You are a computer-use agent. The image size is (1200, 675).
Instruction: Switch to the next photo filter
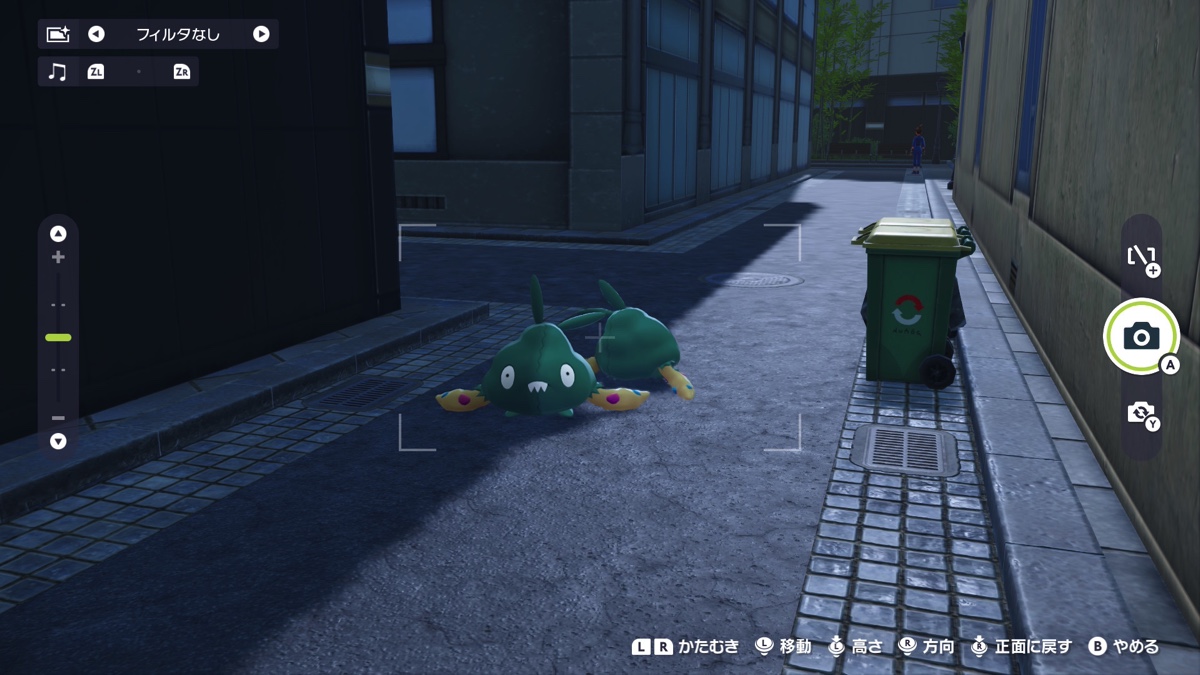[x=261, y=34]
